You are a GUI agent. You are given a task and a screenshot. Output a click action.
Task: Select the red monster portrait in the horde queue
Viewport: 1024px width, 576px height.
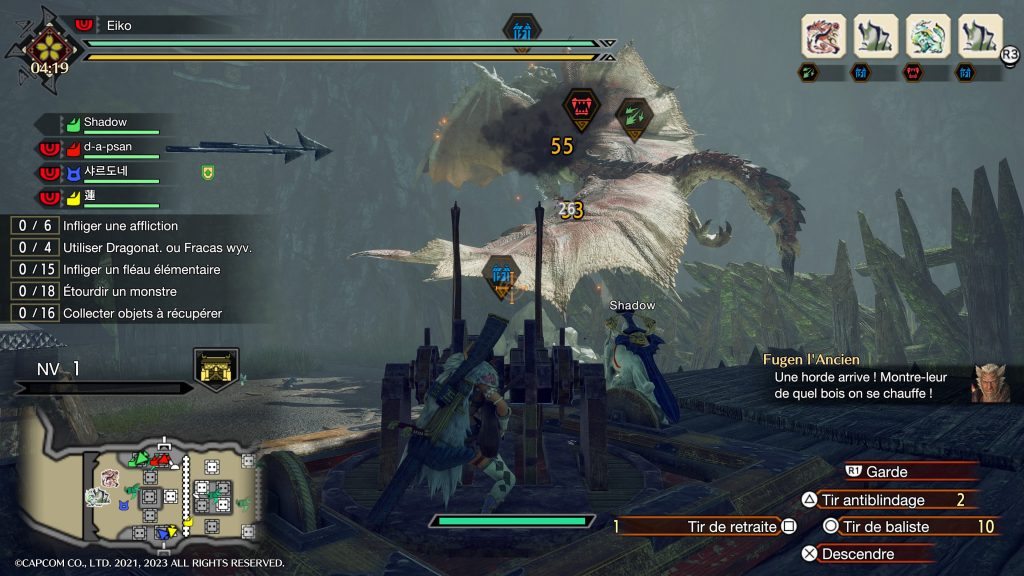pos(823,36)
